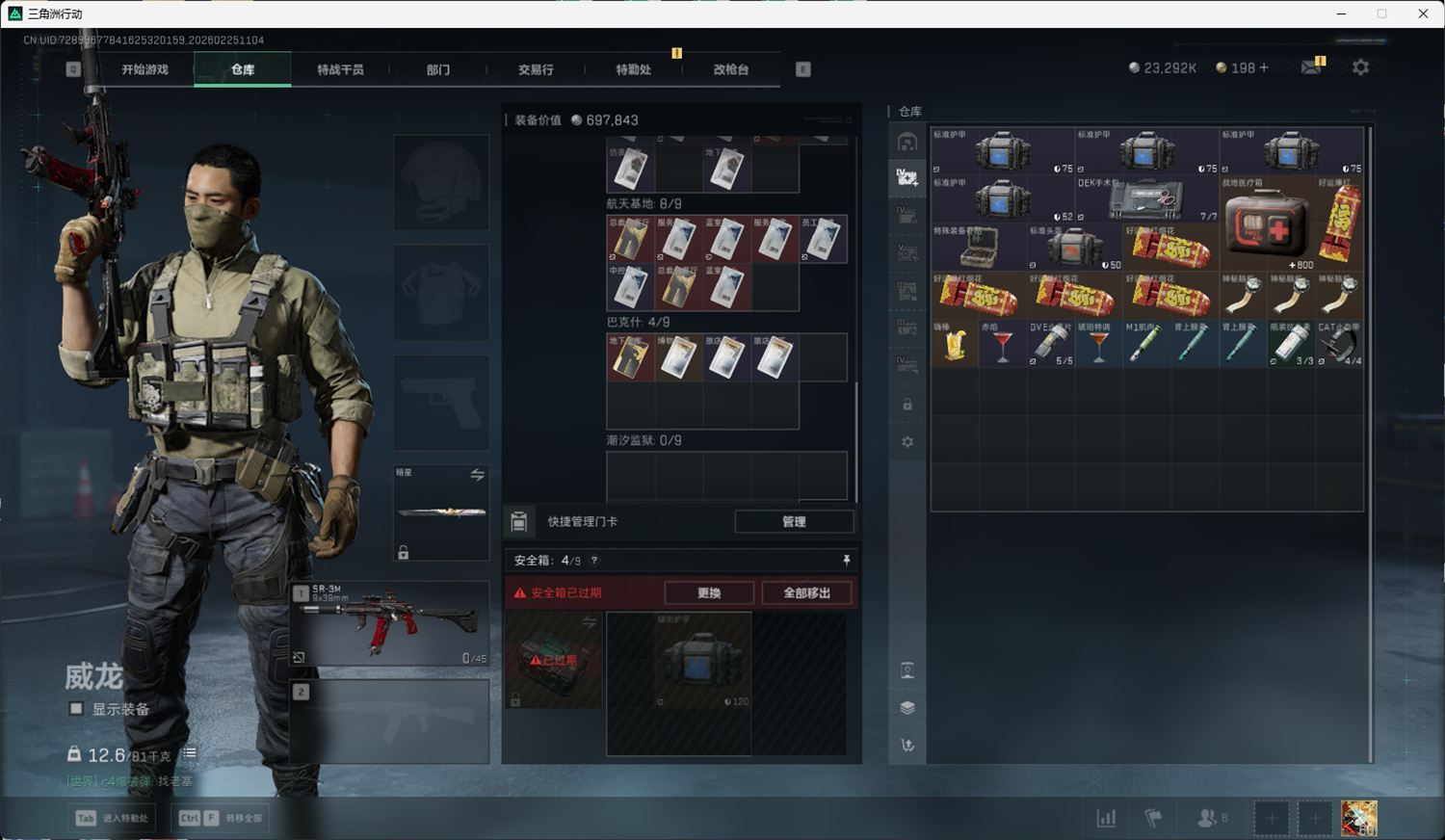Select the DEK手术包 item in warehouse
The image size is (1445, 840).
(x=1146, y=198)
